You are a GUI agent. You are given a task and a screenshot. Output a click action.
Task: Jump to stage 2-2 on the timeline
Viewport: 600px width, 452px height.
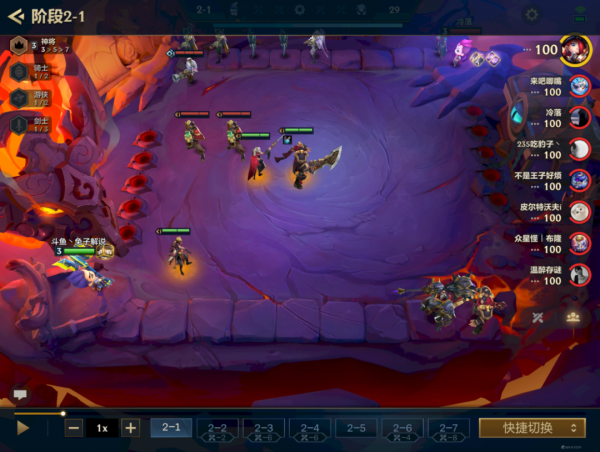point(217,428)
